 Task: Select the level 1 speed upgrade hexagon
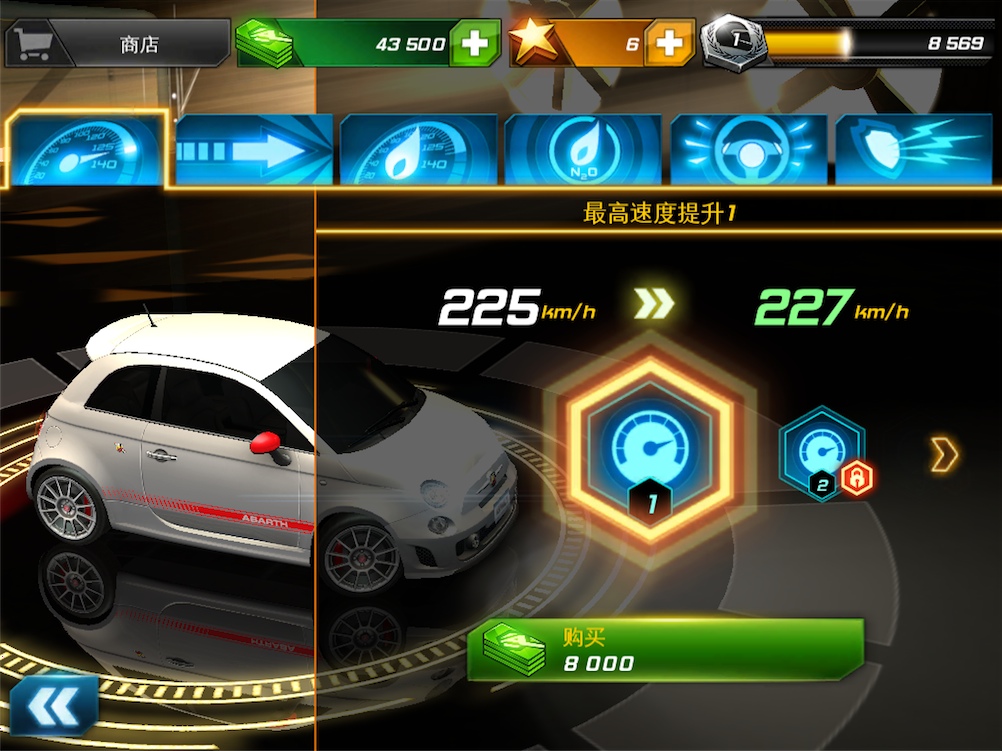click(651, 445)
